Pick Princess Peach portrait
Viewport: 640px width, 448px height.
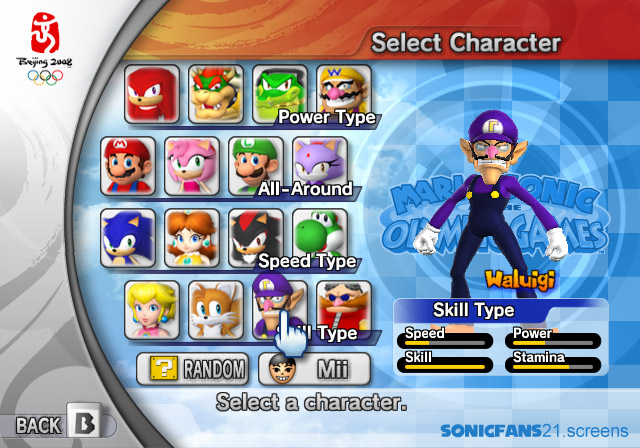pyautogui.click(x=152, y=309)
